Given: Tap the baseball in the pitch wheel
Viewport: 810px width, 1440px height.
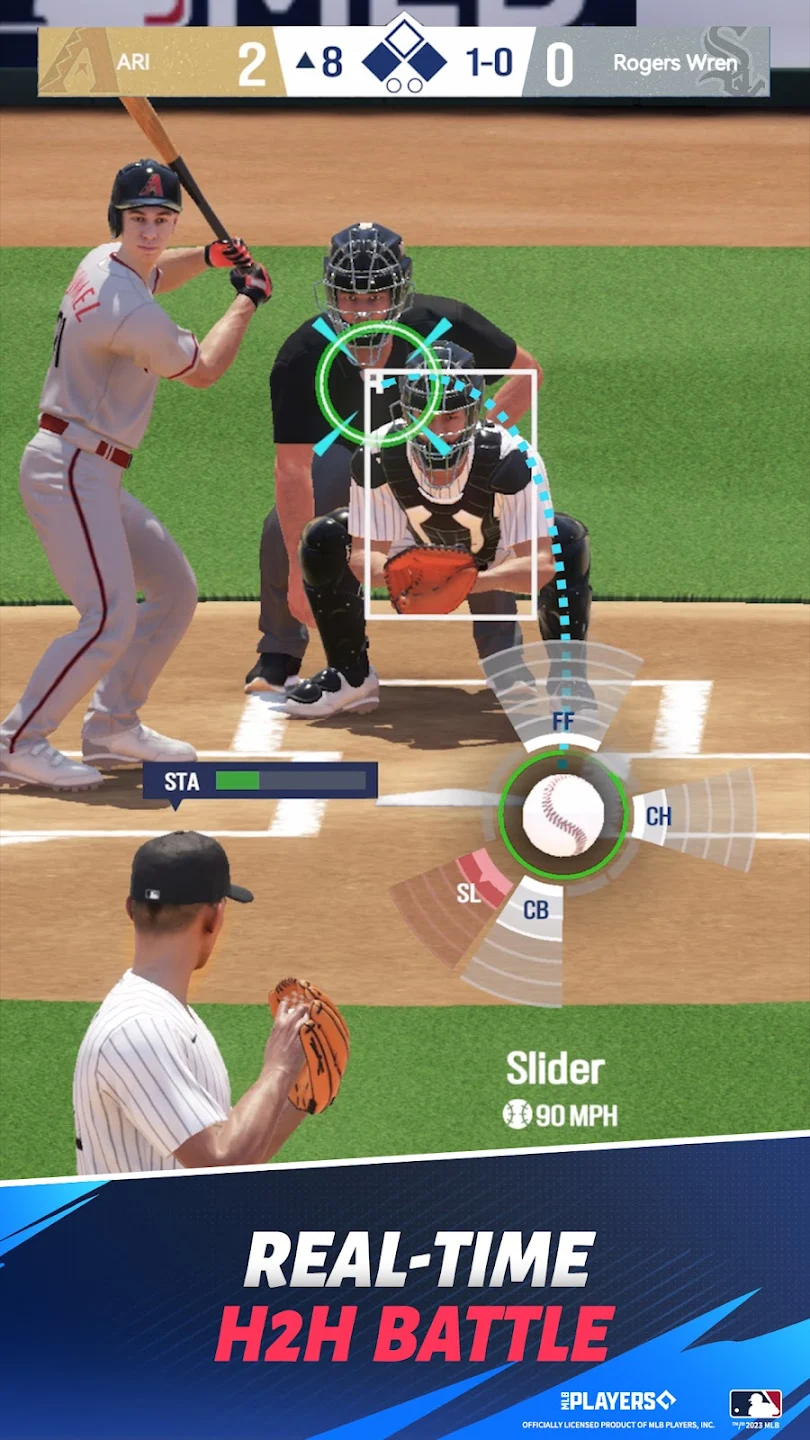Looking at the screenshot, I should pos(563,815).
